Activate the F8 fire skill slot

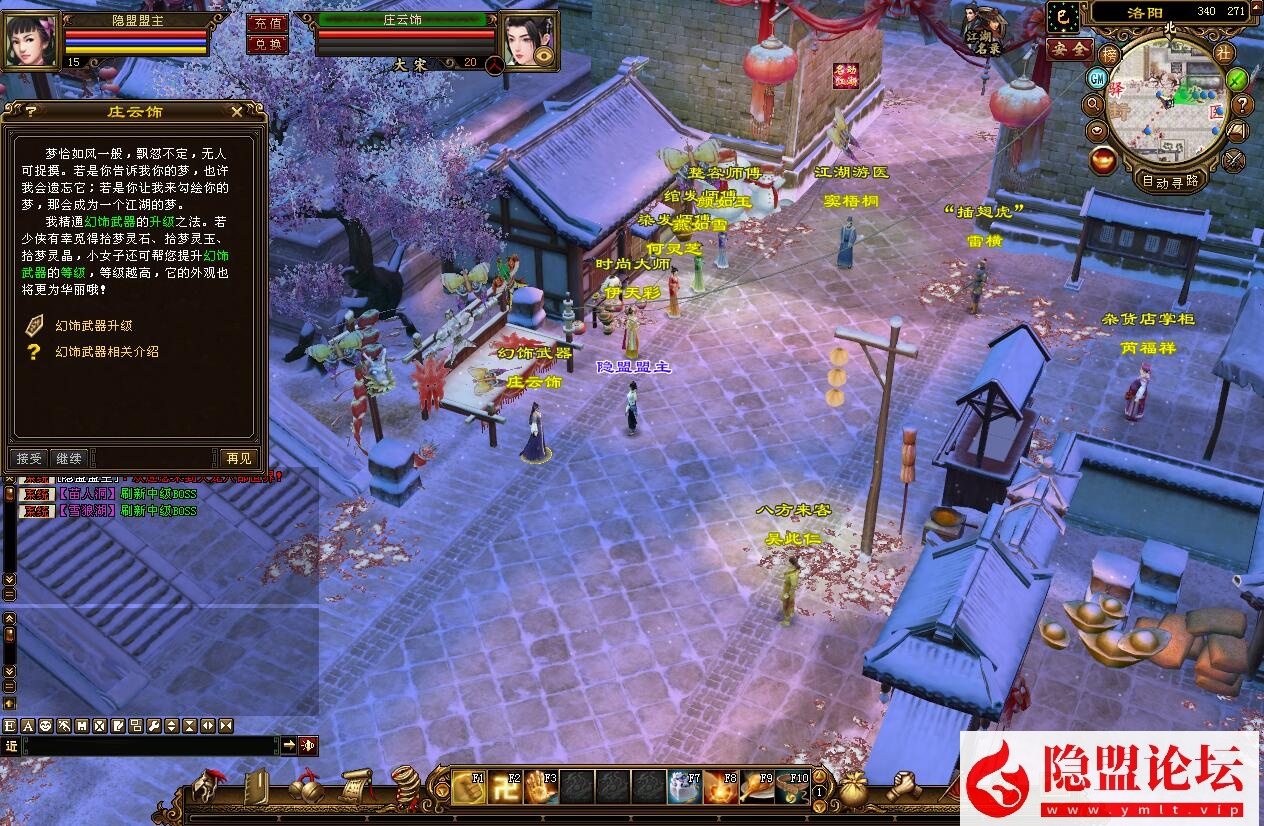[720, 787]
